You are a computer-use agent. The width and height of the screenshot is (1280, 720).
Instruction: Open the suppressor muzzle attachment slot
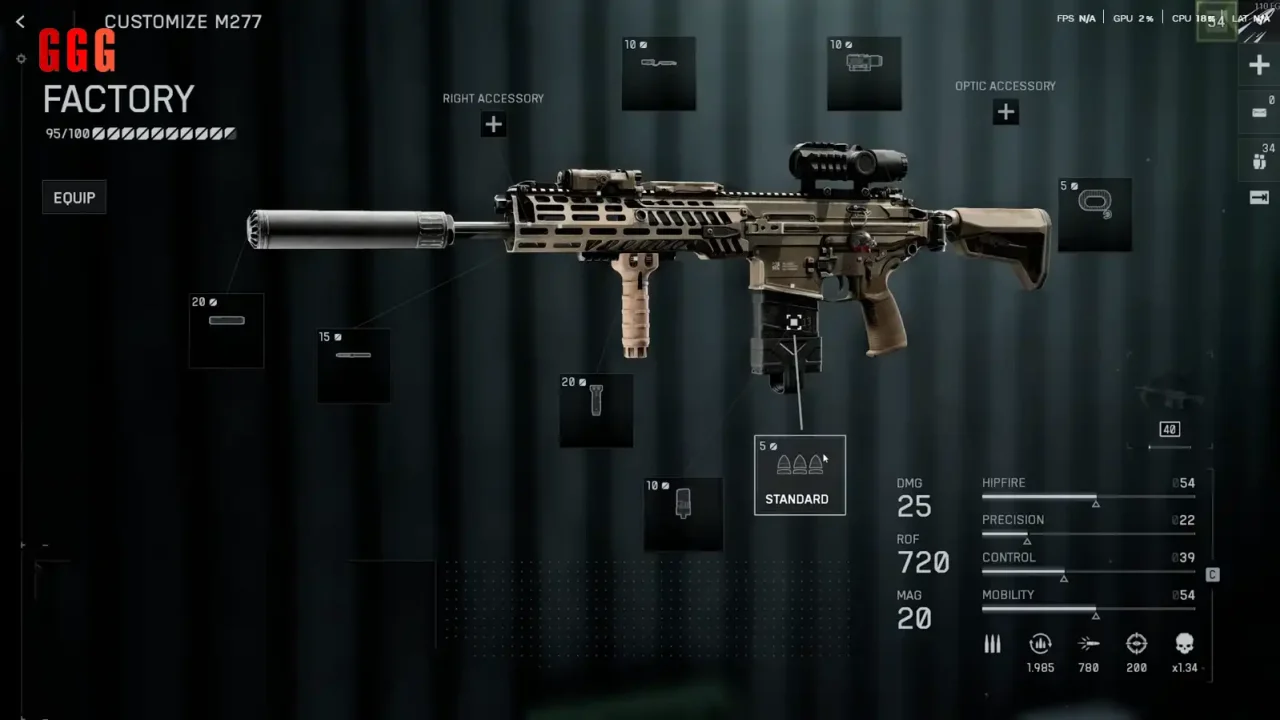(226, 330)
